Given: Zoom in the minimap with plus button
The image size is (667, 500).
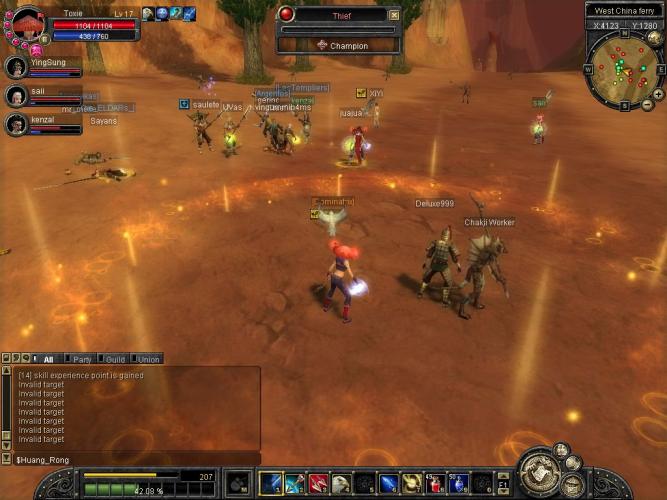Looking at the screenshot, I should [x=657, y=94].
